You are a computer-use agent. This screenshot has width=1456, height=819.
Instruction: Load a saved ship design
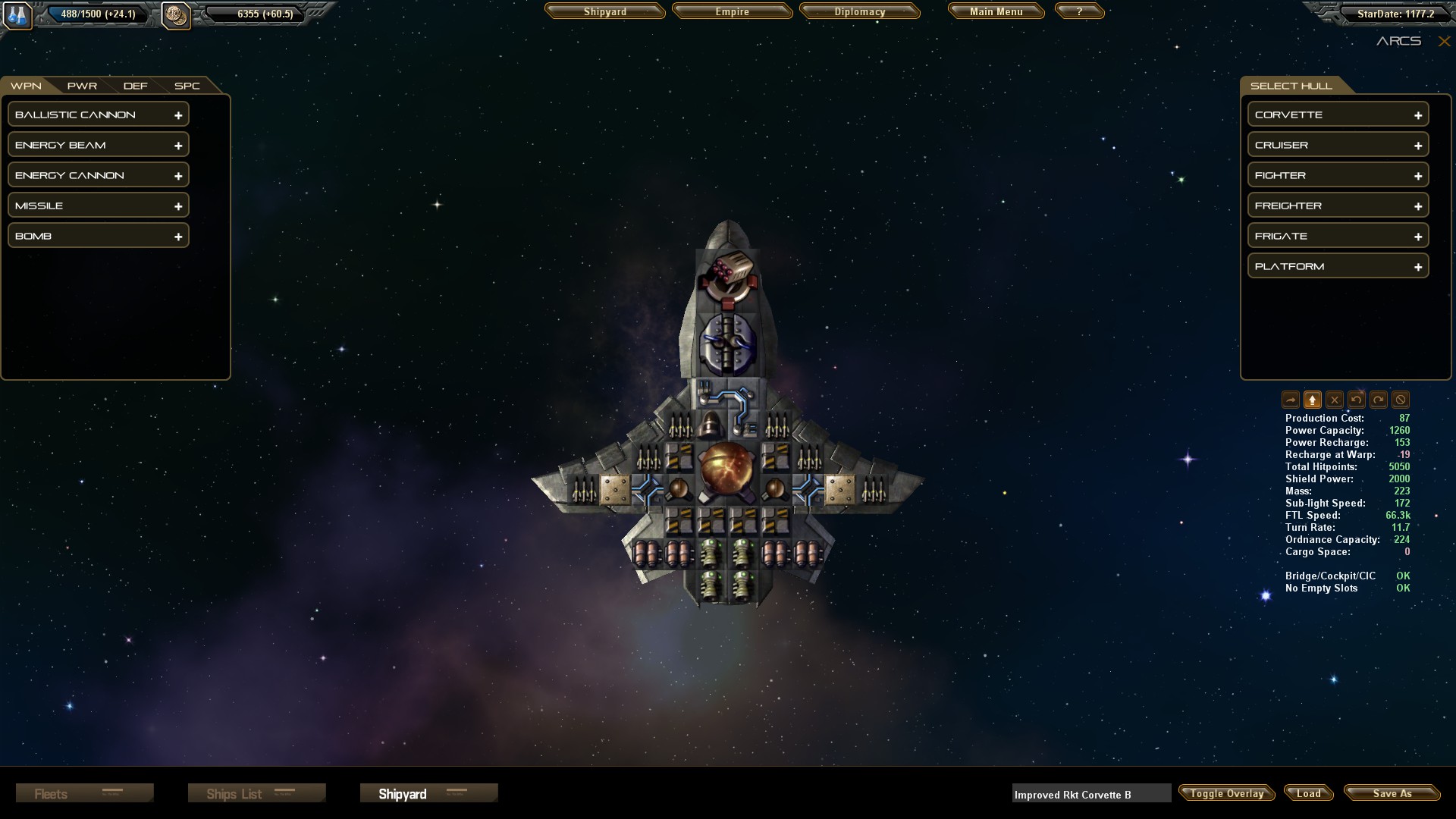coord(1308,793)
